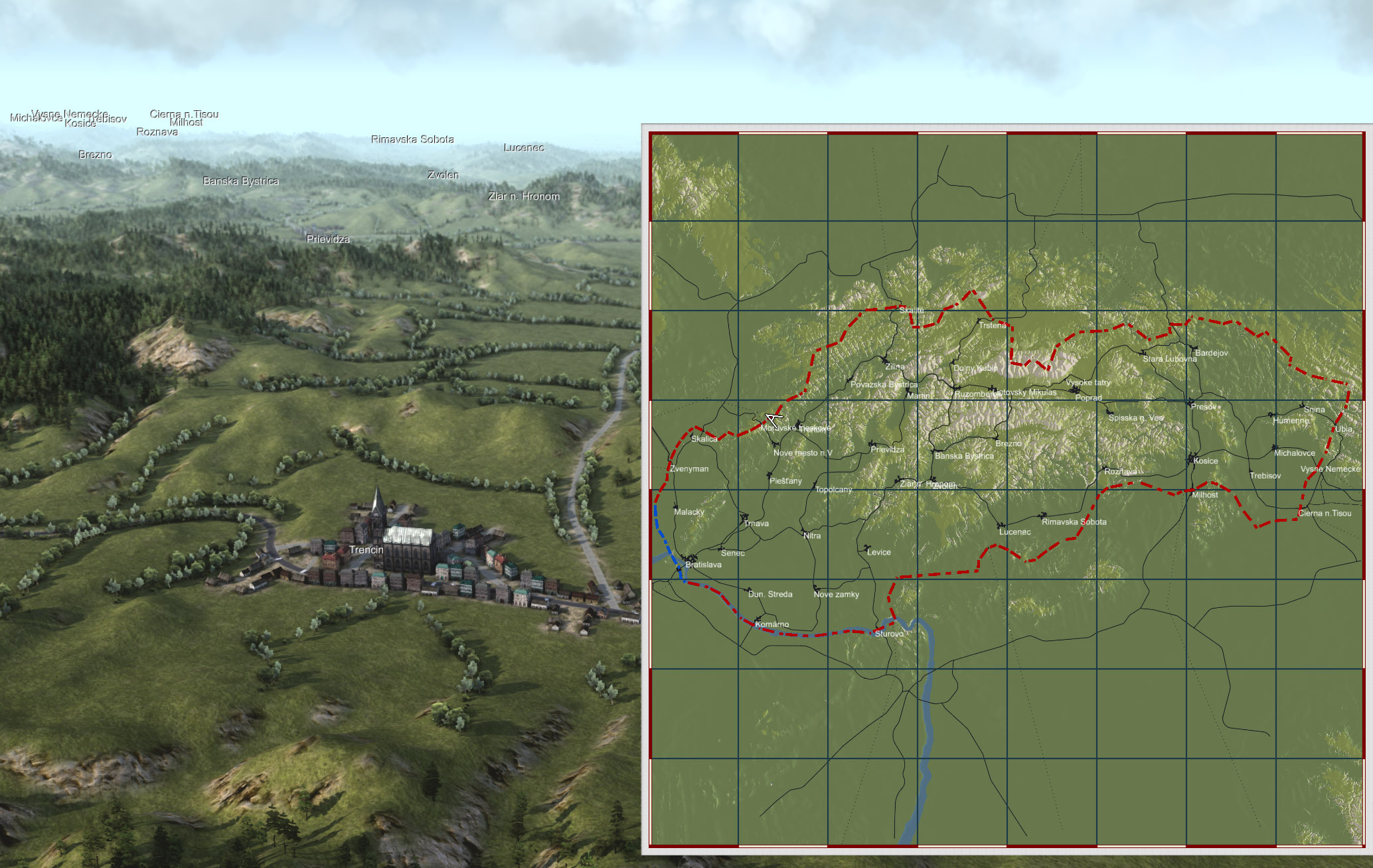
Task: Choose Stara Lubovna on the map panel
Action: (x=1169, y=359)
